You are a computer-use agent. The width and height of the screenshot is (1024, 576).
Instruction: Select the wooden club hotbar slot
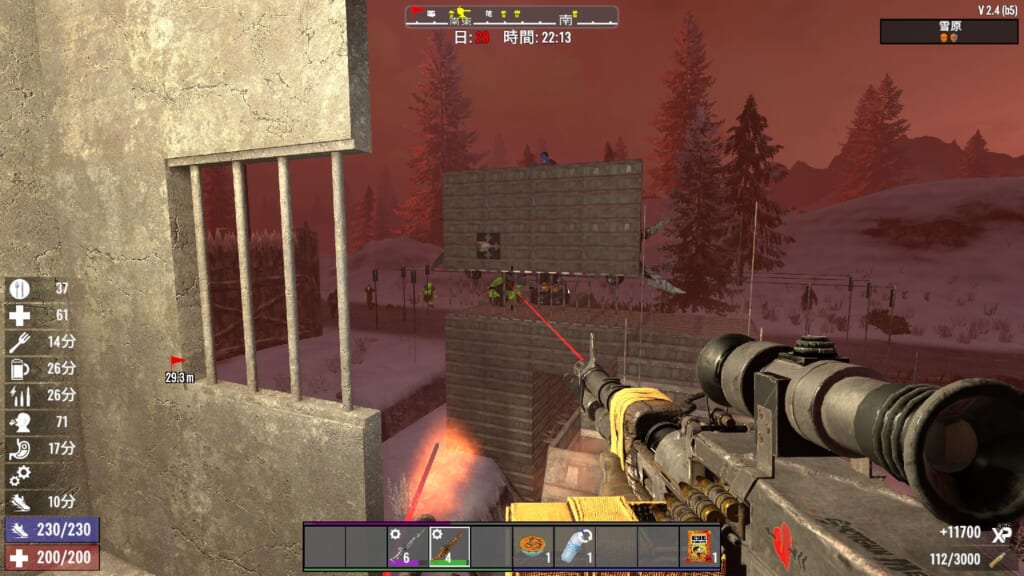pyautogui.click(x=449, y=547)
